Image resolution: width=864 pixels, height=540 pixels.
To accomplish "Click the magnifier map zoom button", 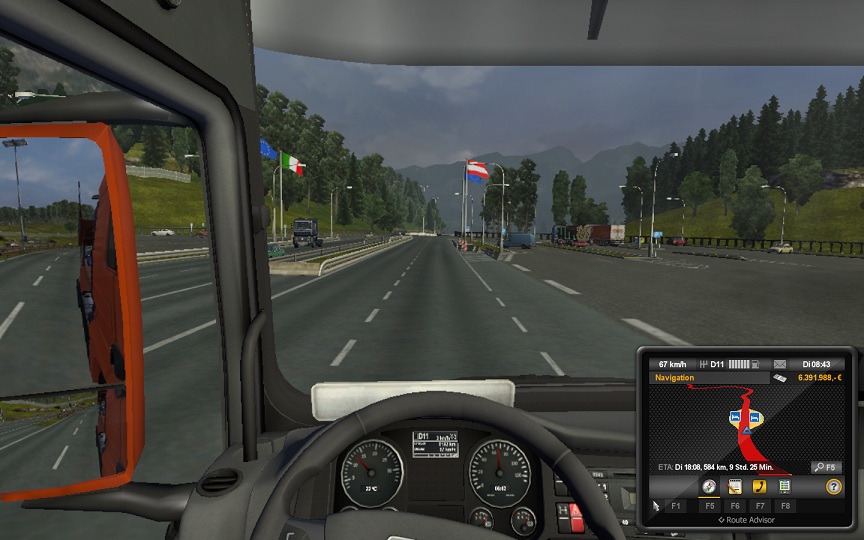I will (x=826, y=467).
